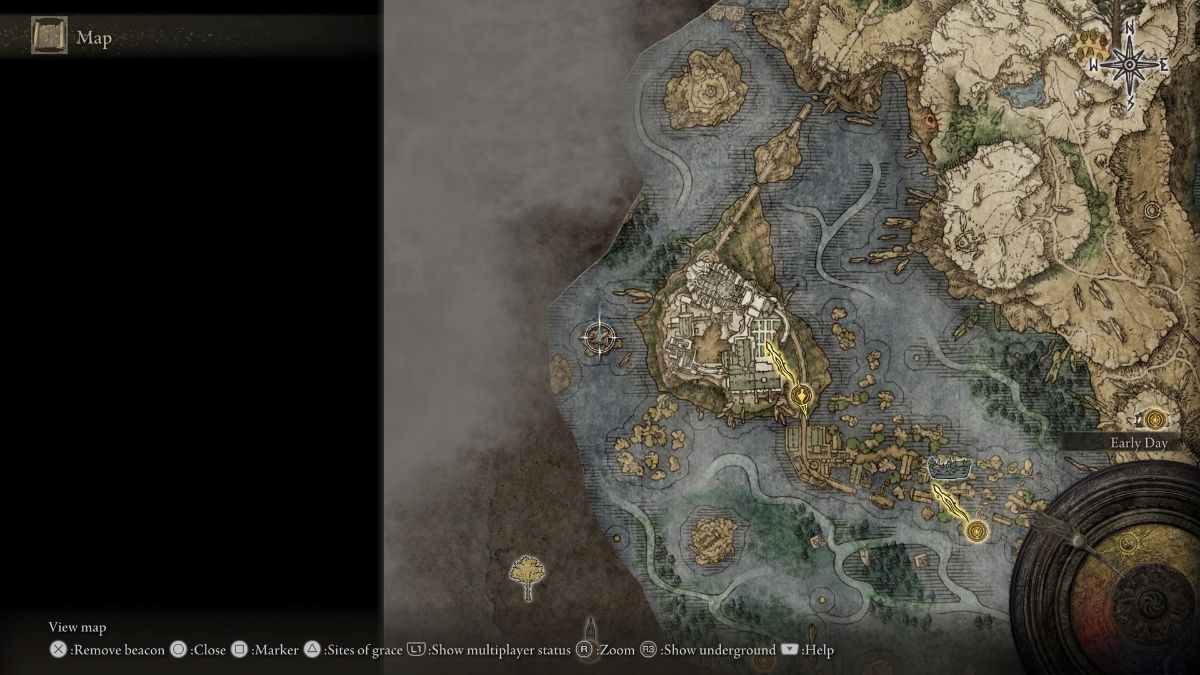Click the compass rose on the map

(1129, 65)
